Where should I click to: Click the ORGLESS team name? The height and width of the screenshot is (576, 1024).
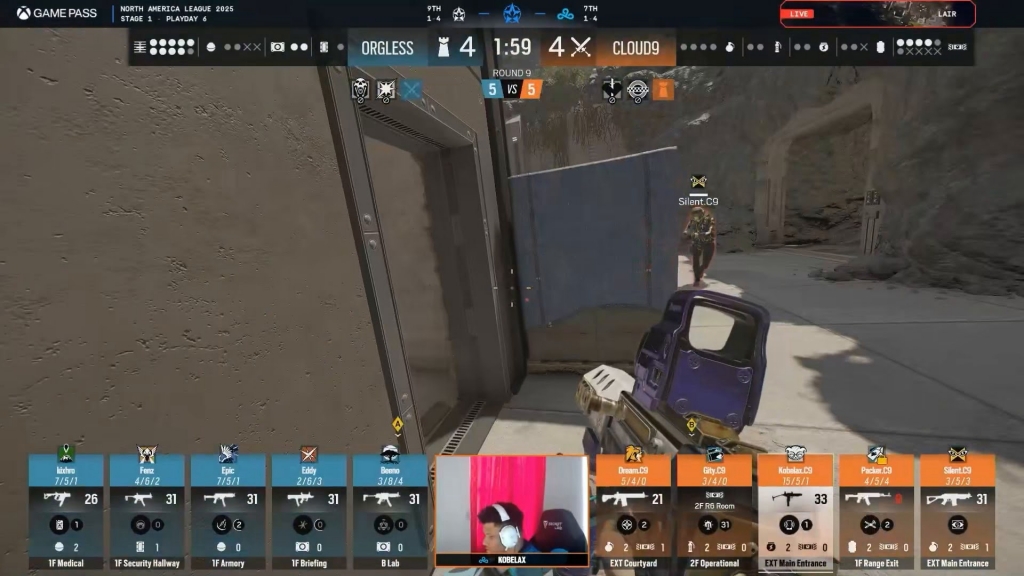click(387, 48)
